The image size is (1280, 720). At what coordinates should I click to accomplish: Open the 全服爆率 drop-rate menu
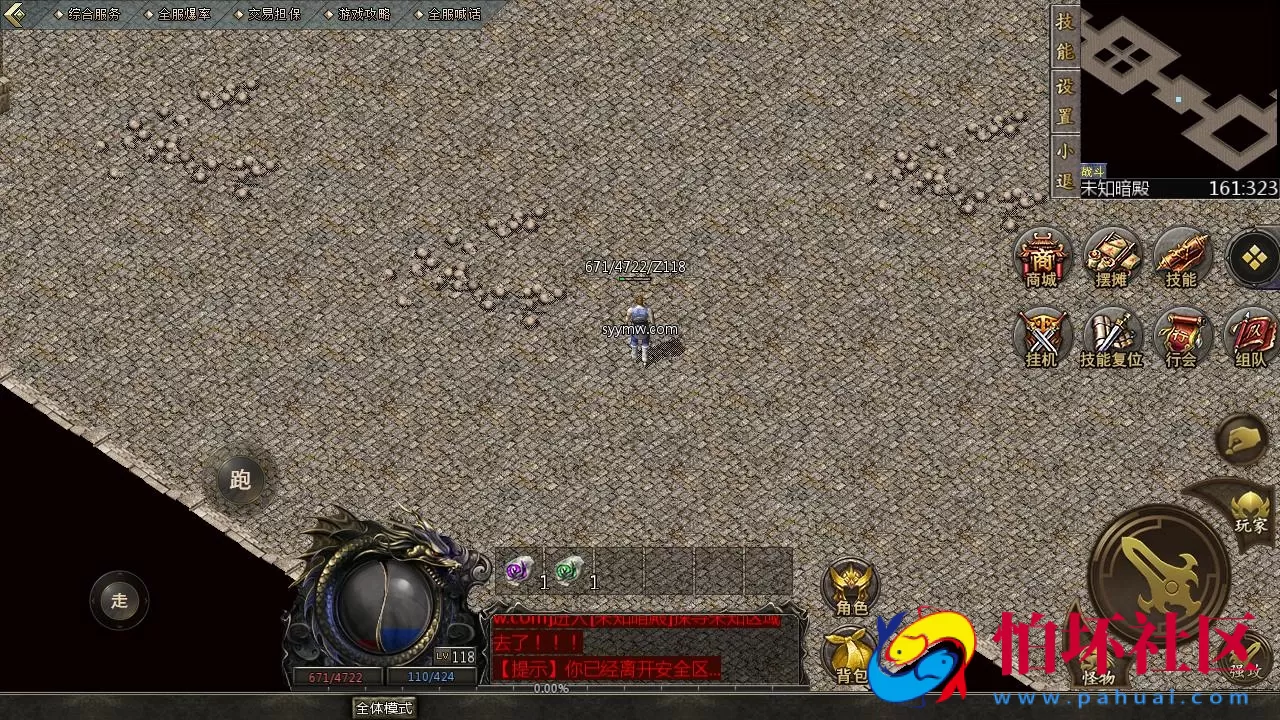click(184, 14)
